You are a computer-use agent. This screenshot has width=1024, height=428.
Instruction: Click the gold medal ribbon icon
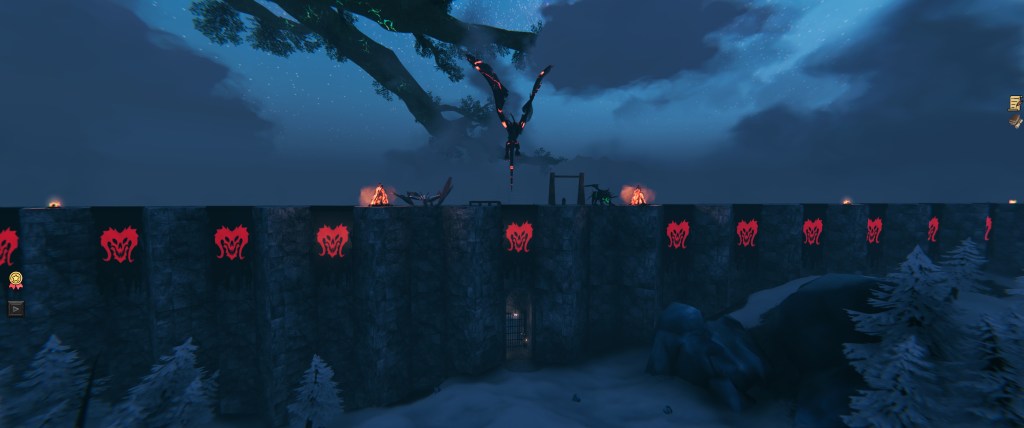pyautogui.click(x=15, y=281)
